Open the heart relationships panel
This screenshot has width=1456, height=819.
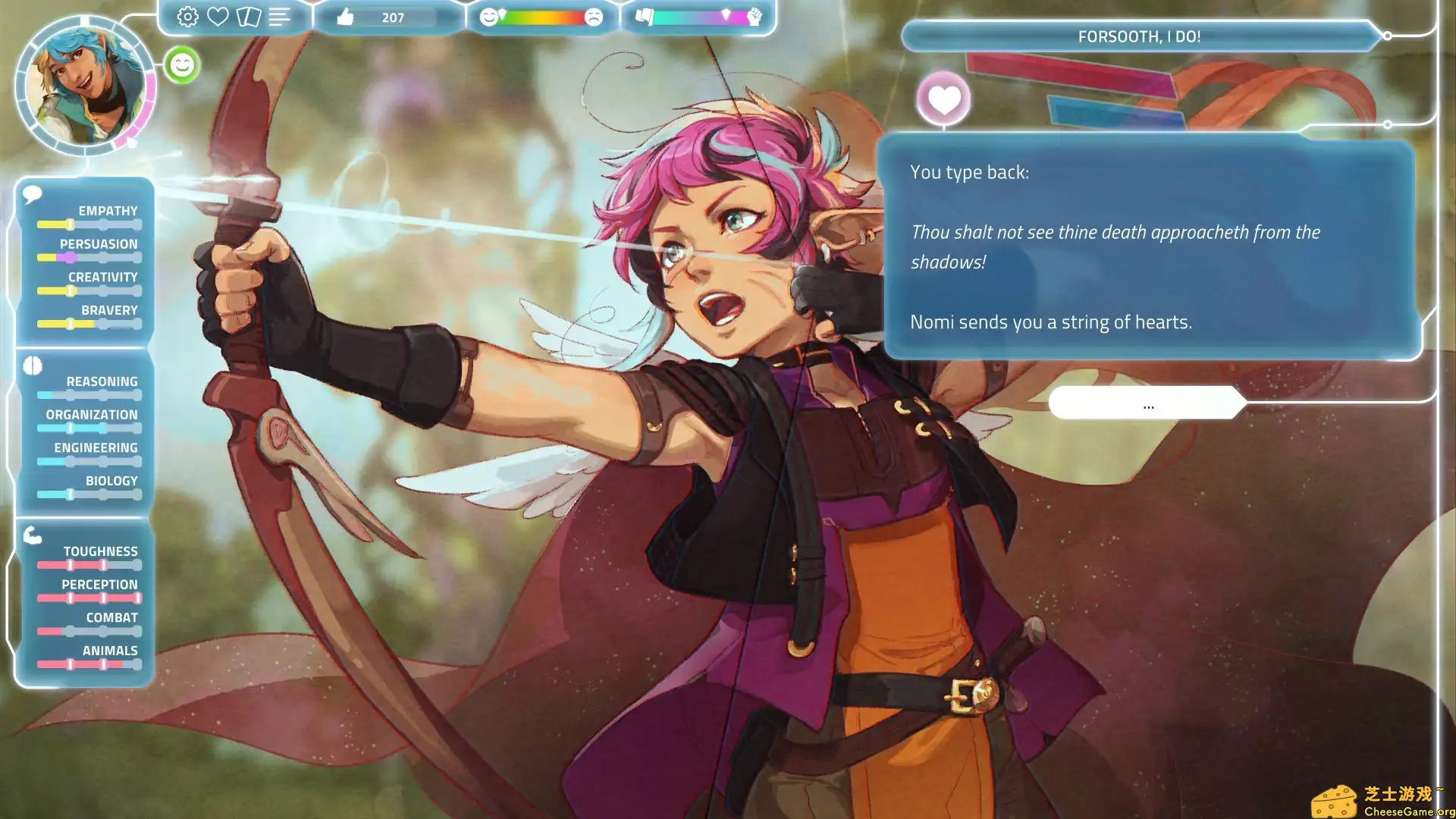pos(218,17)
